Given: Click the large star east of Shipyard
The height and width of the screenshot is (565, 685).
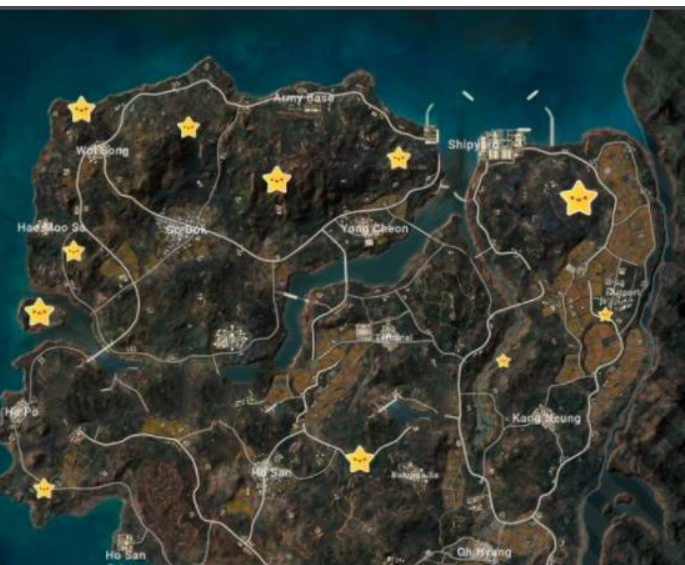Looking at the screenshot, I should tap(579, 199).
